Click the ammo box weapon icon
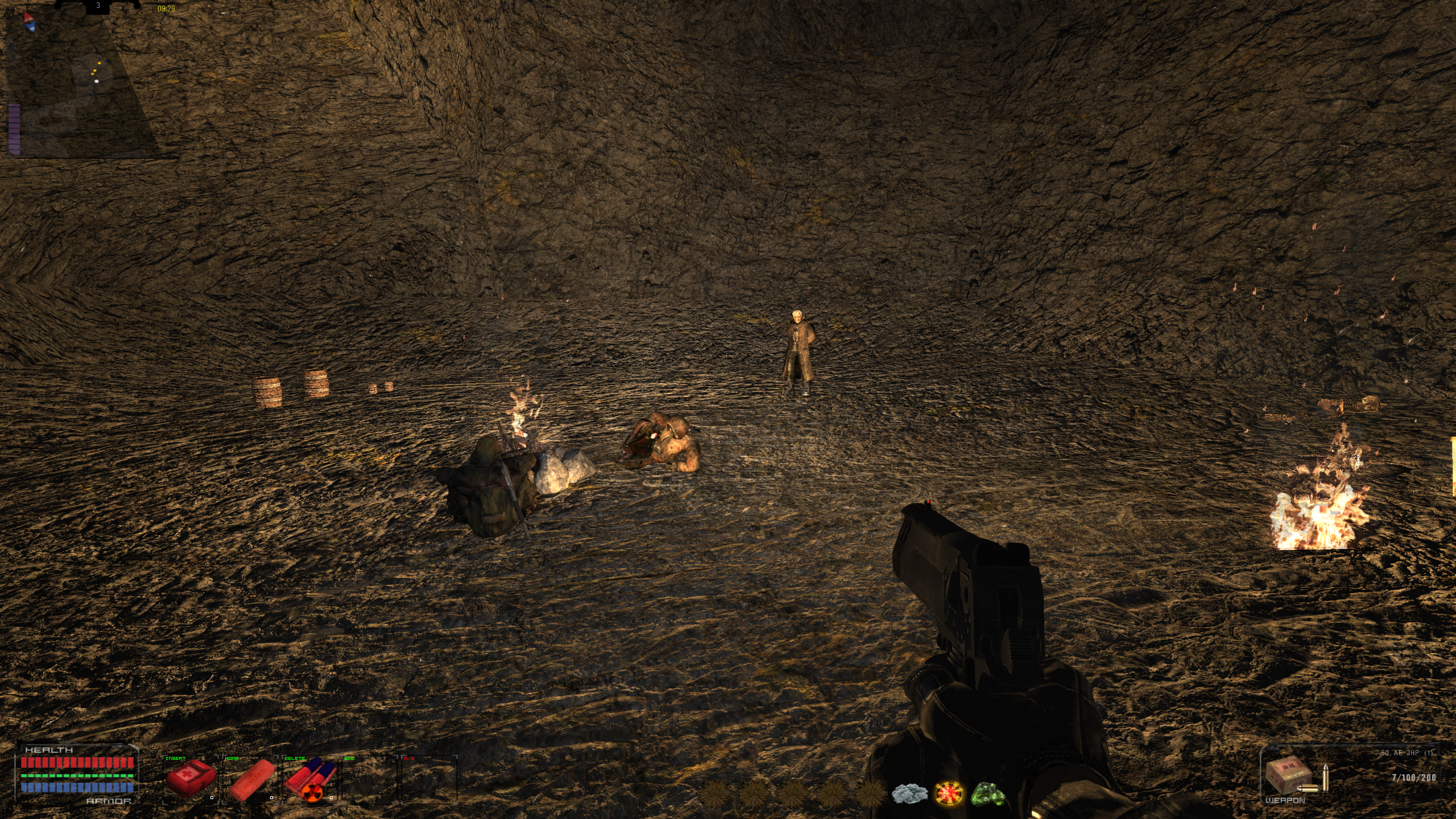Image resolution: width=1456 pixels, height=819 pixels. pyautogui.click(x=1289, y=775)
